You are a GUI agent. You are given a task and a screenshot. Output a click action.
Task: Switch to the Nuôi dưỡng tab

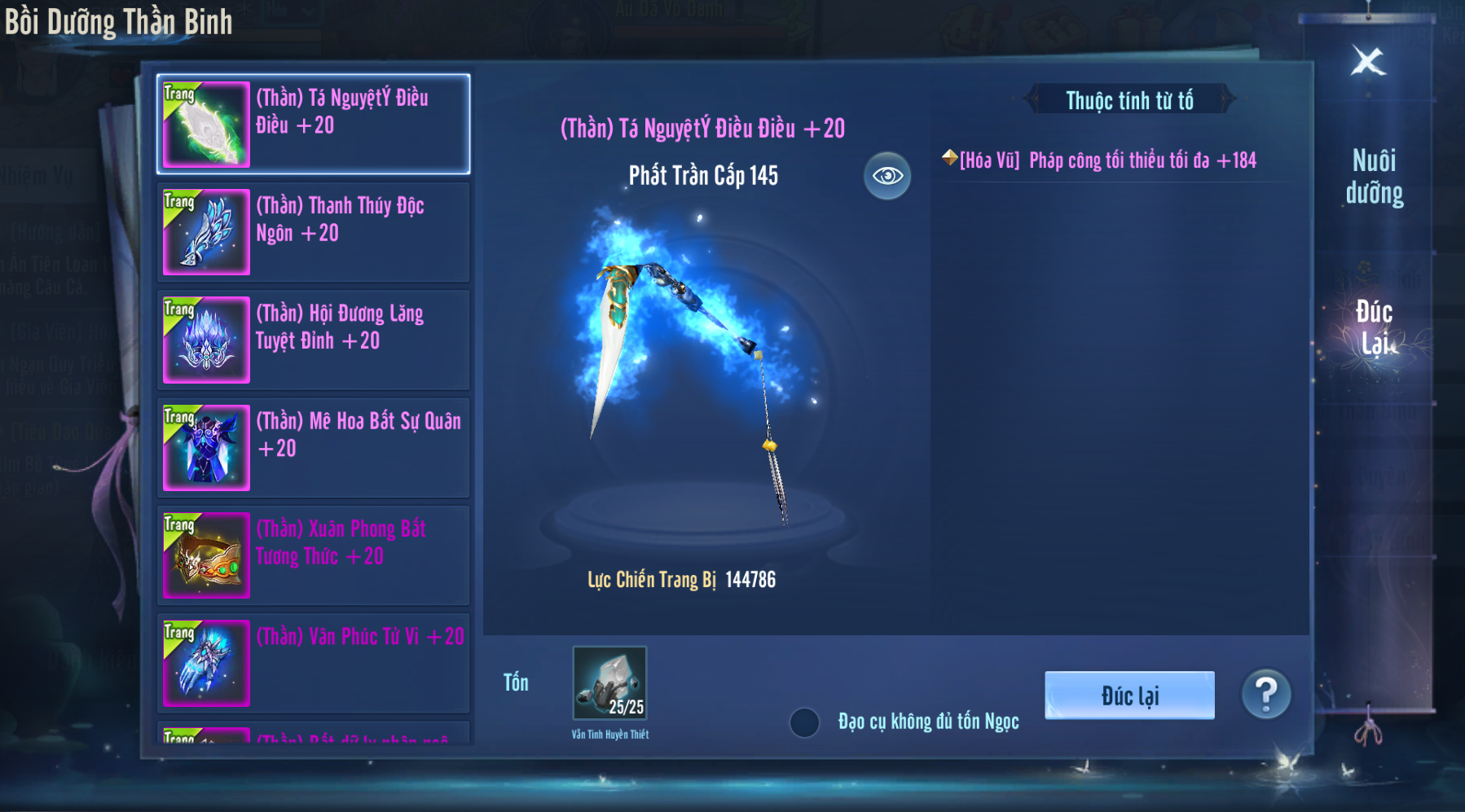(x=1374, y=177)
